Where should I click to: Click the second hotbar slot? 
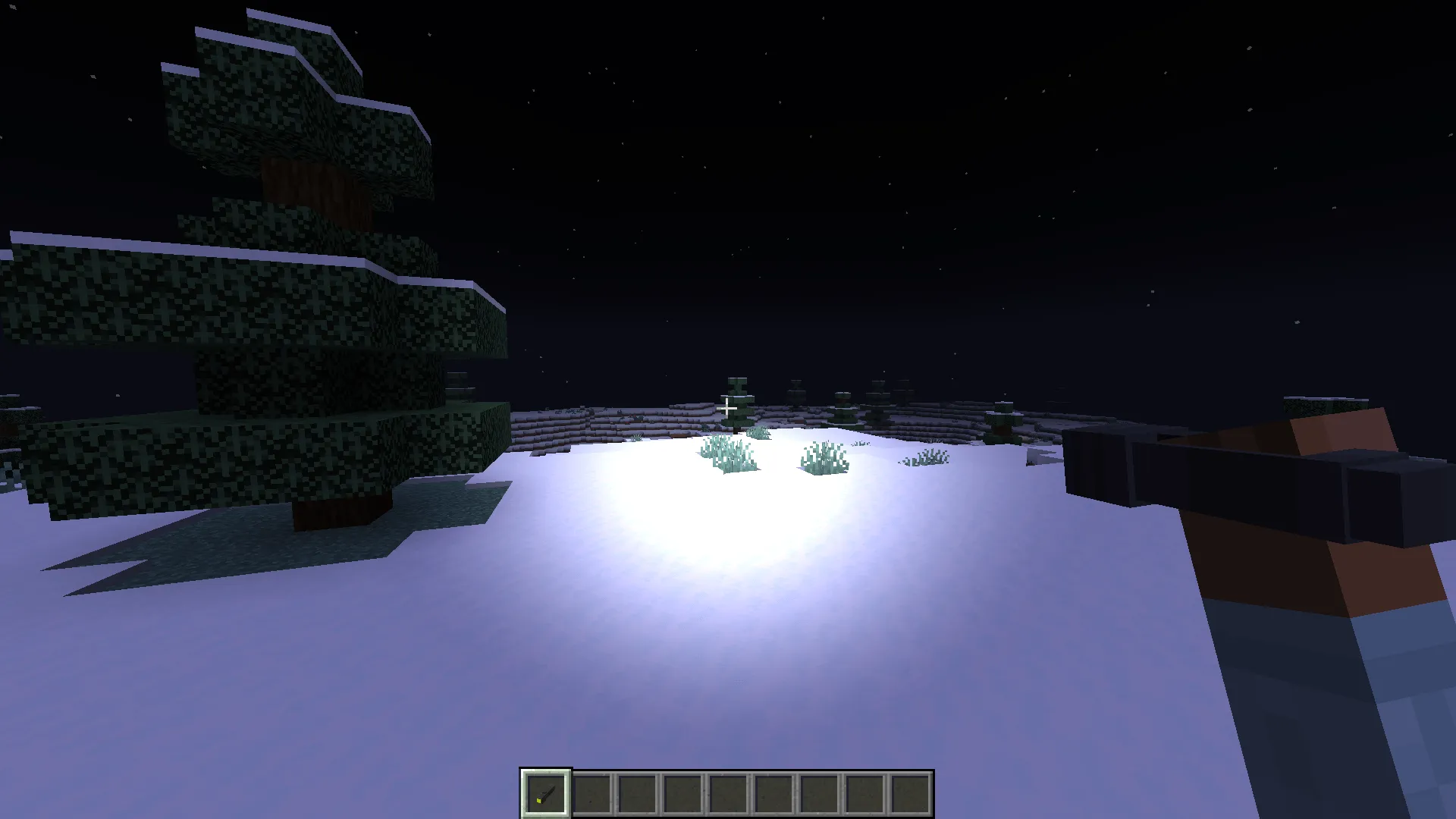(x=592, y=793)
